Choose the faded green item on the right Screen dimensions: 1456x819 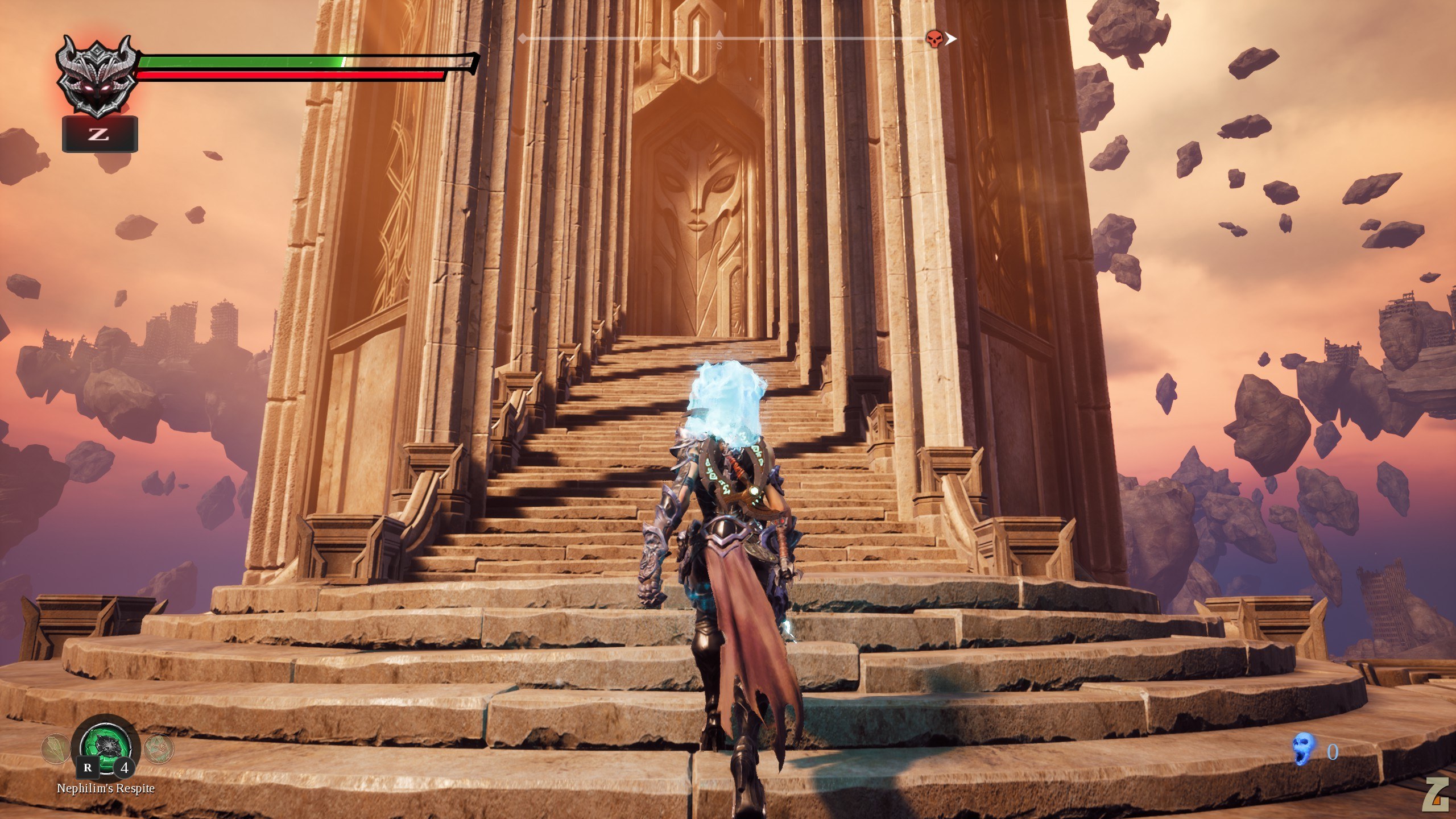coord(158,748)
